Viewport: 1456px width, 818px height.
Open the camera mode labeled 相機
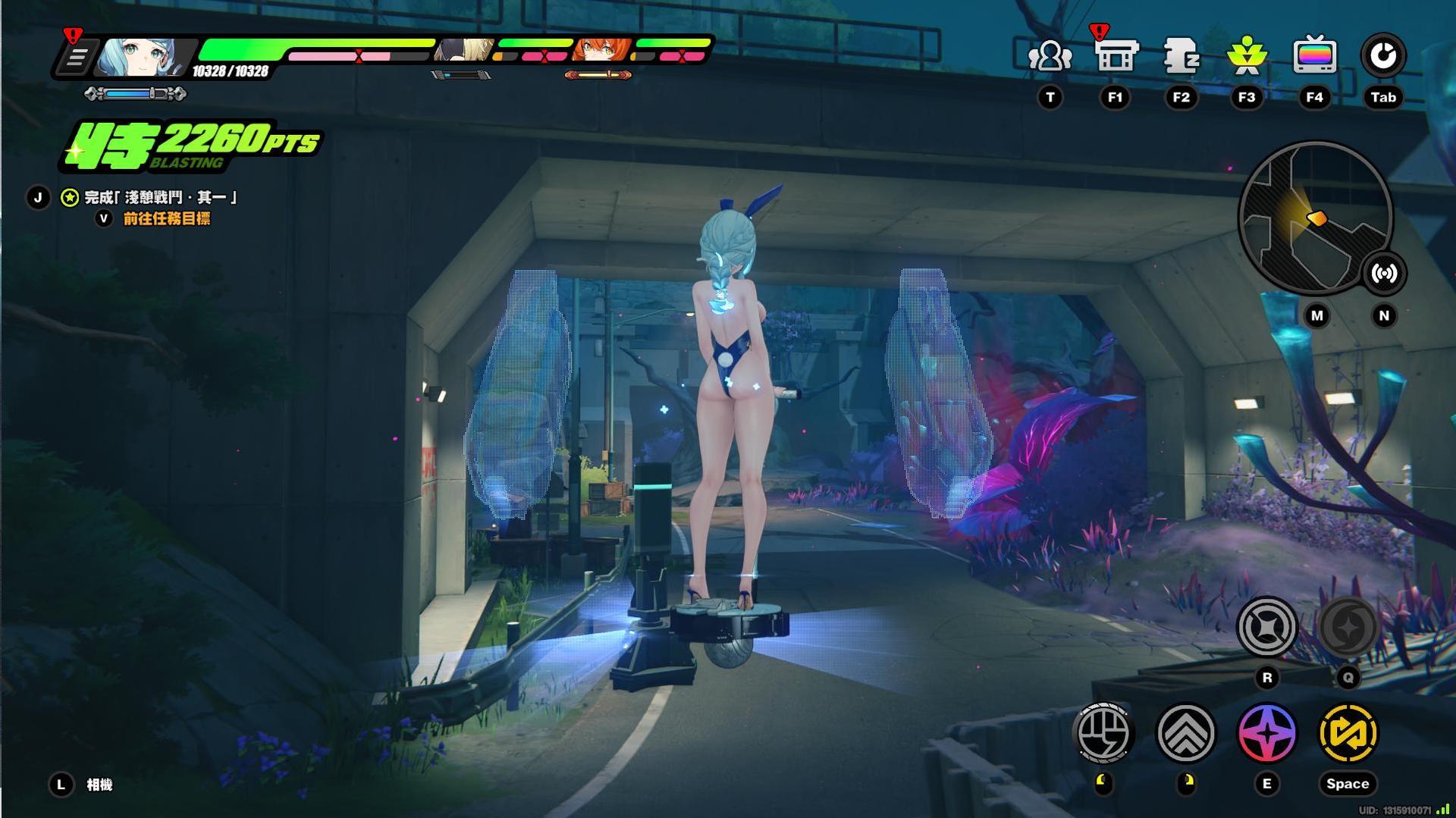(x=99, y=785)
